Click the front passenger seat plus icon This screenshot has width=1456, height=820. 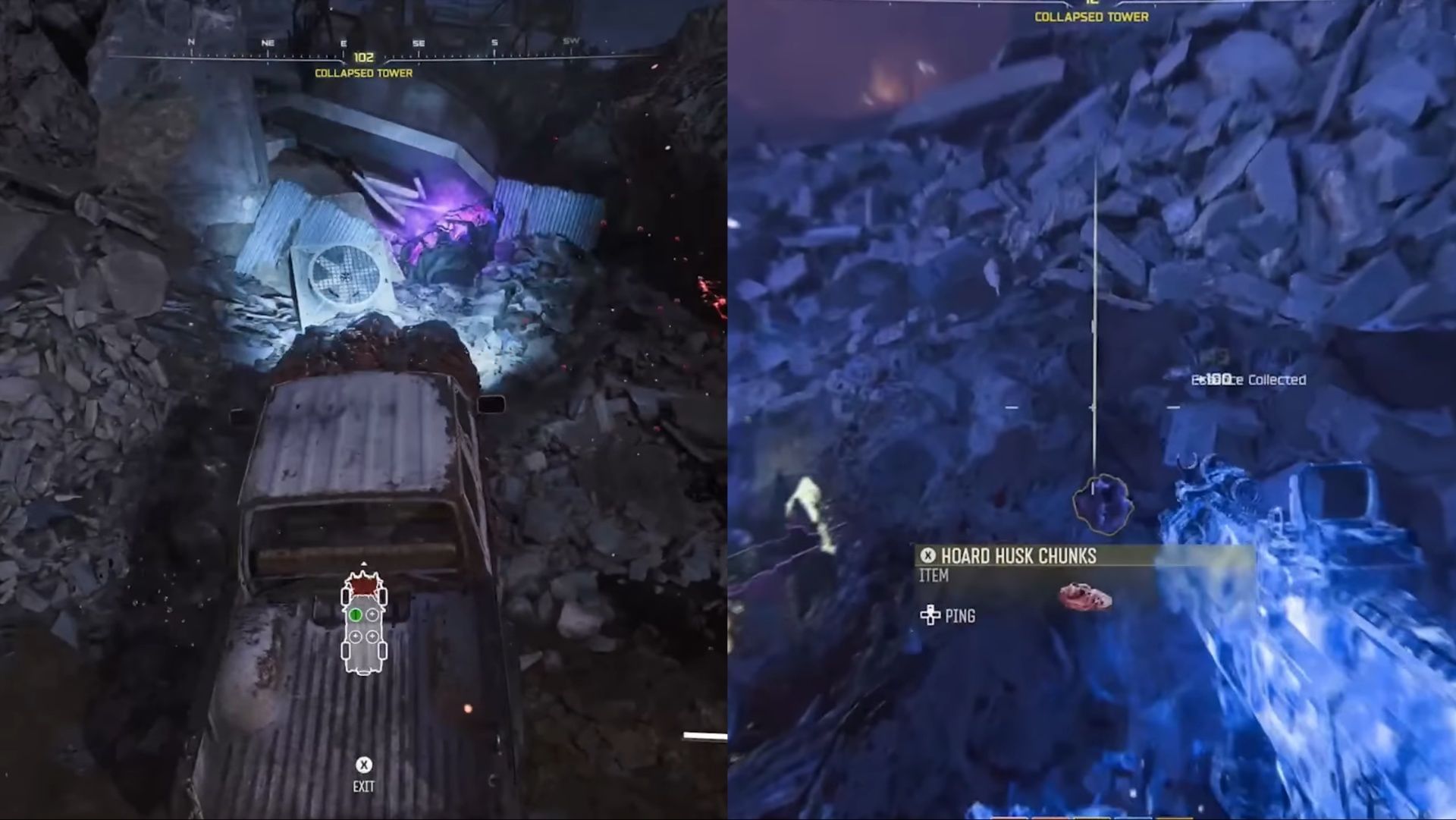point(372,614)
